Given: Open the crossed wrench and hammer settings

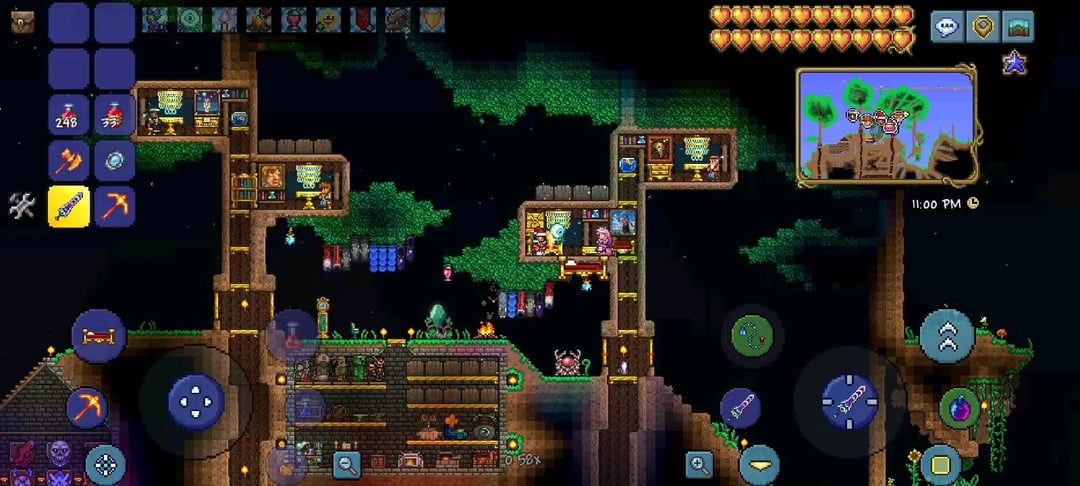Looking at the screenshot, I should 22,206.
